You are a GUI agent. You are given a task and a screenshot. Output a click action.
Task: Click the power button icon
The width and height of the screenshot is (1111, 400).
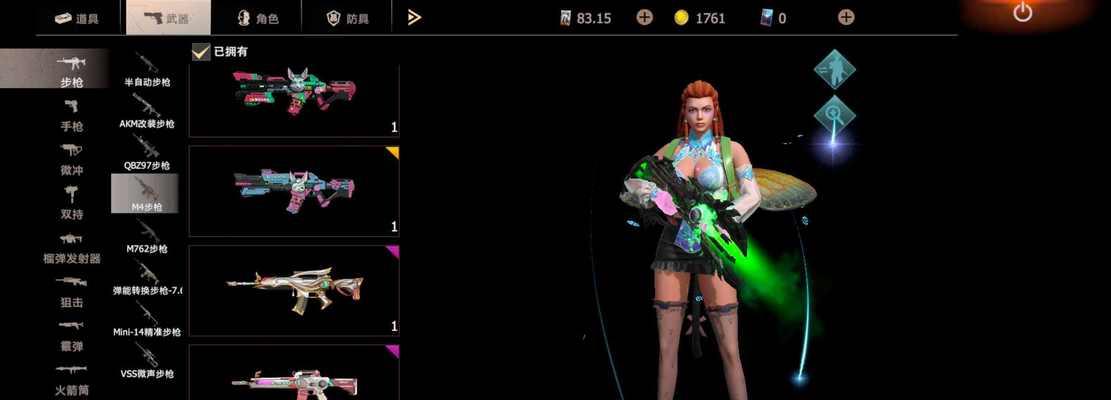click(1022, 12)
